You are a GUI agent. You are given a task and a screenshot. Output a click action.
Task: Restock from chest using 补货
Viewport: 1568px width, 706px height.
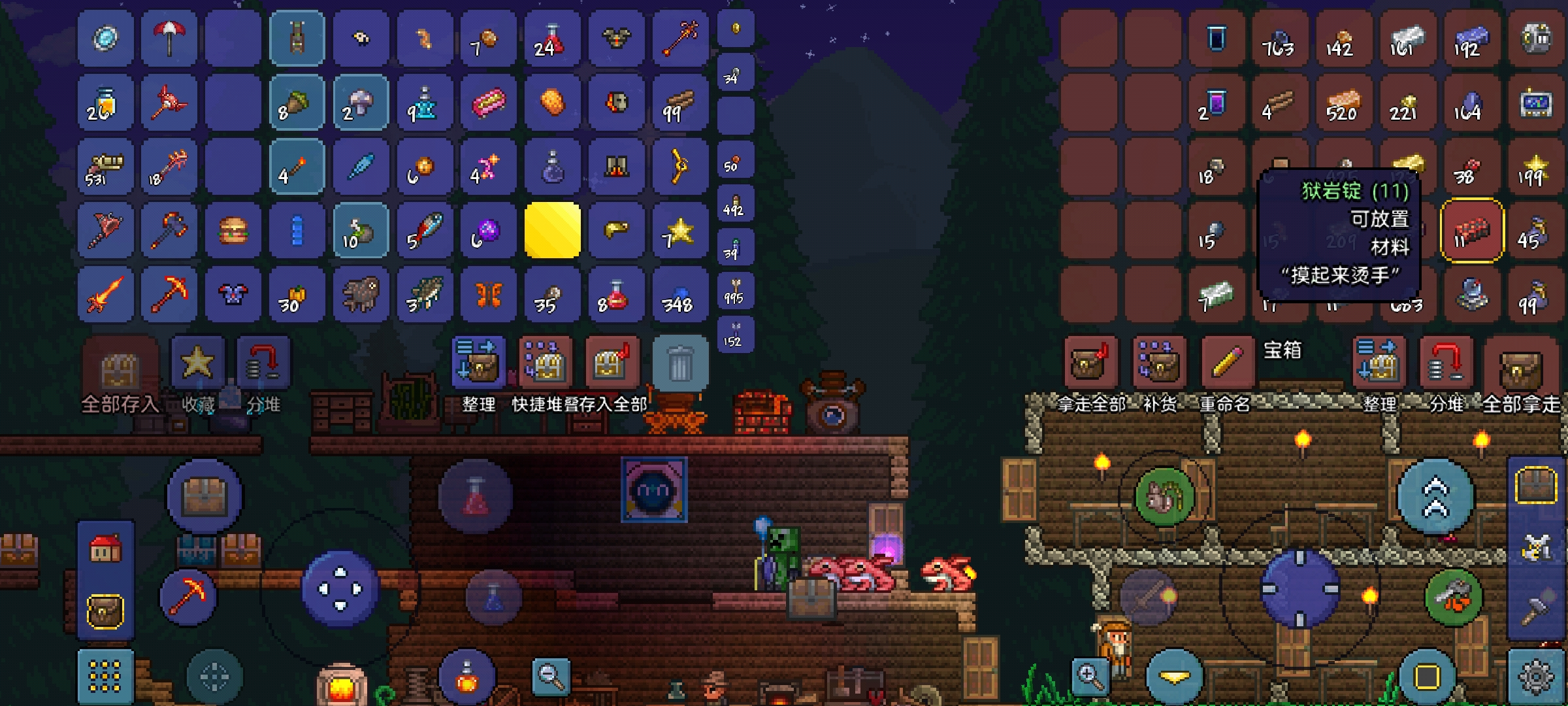(x=1159, y=363)
